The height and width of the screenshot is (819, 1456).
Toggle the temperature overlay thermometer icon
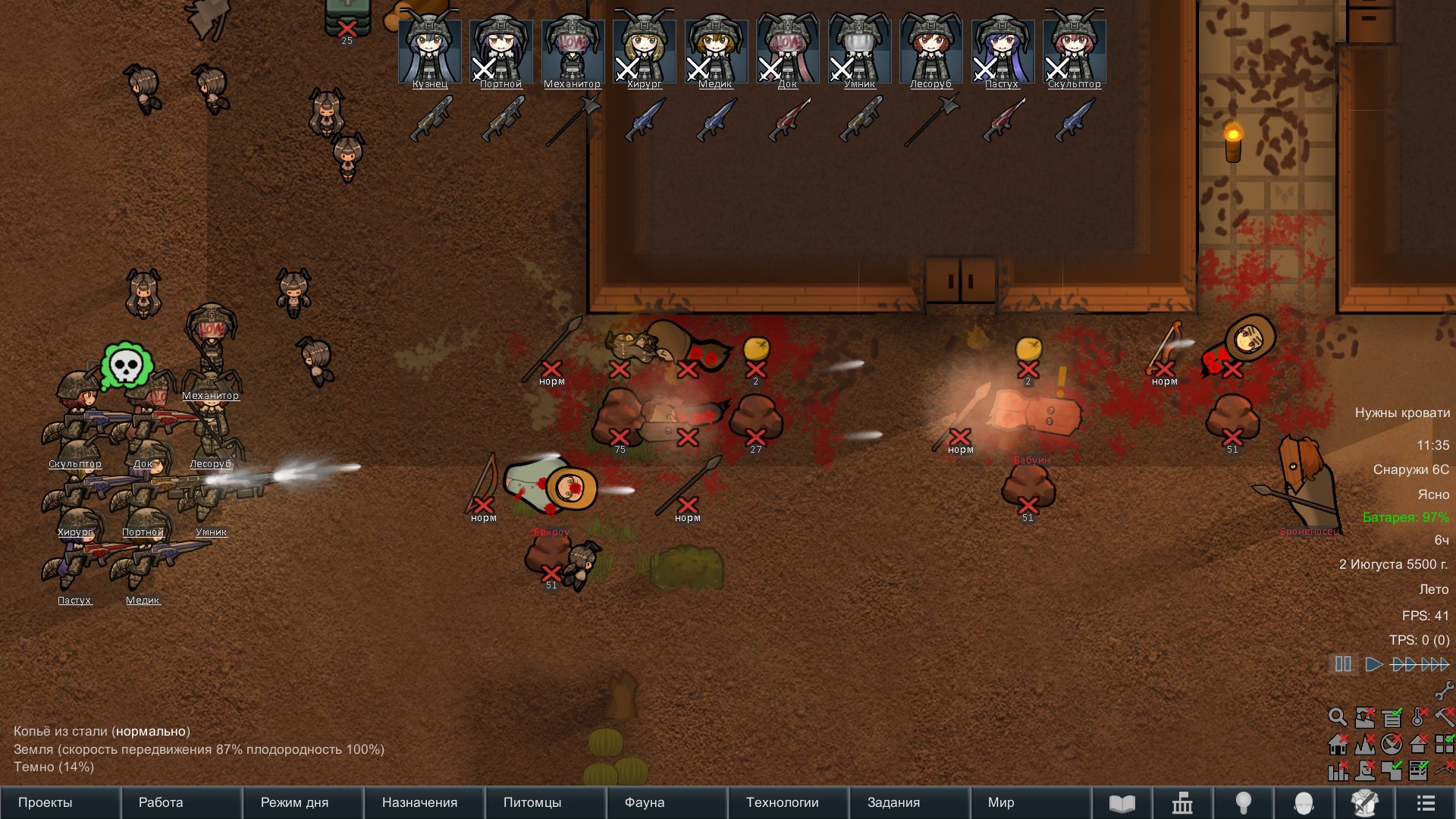pyautogui.click(x=1419, y=717)
